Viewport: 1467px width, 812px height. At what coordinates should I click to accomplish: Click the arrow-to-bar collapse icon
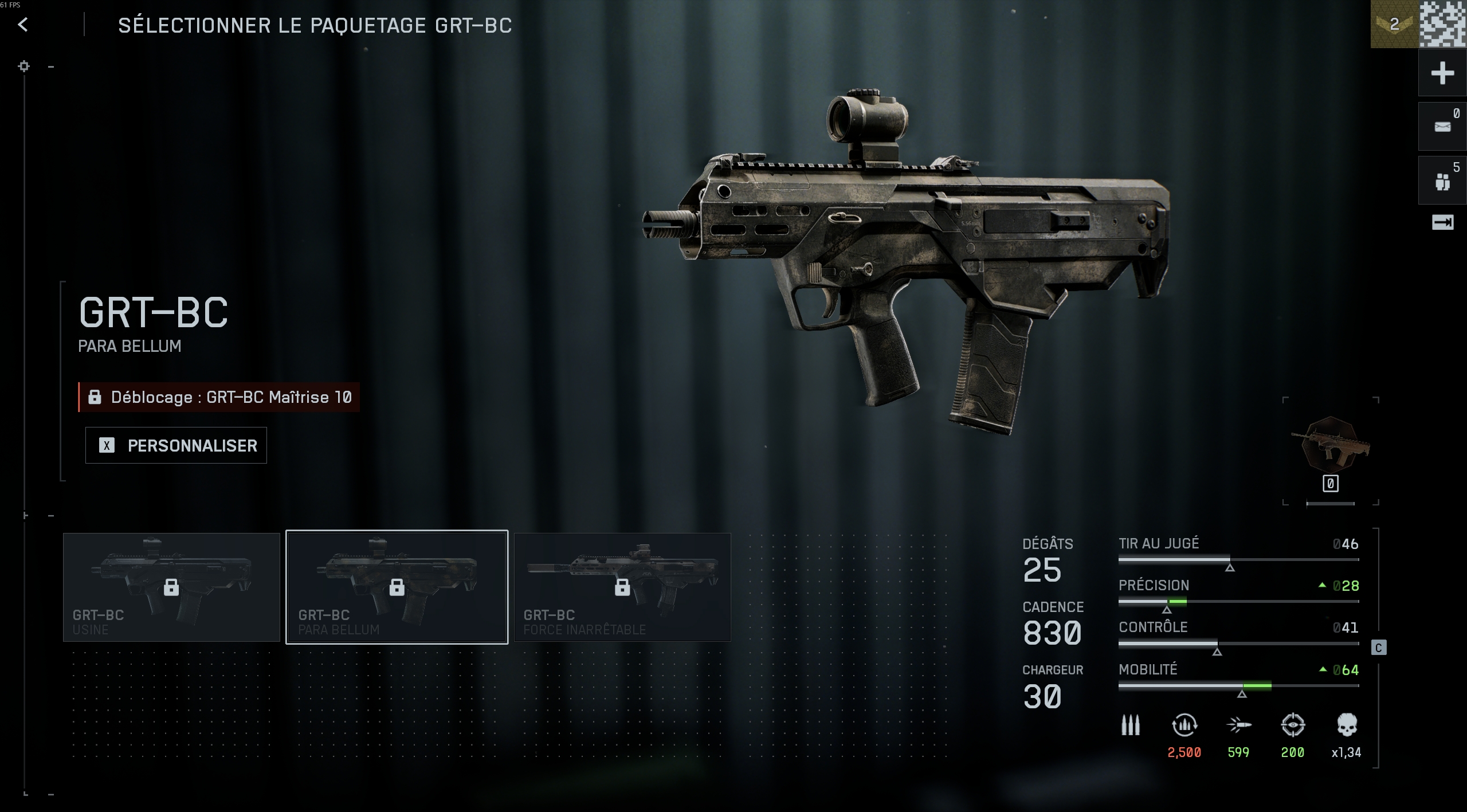coord(1442,222)
